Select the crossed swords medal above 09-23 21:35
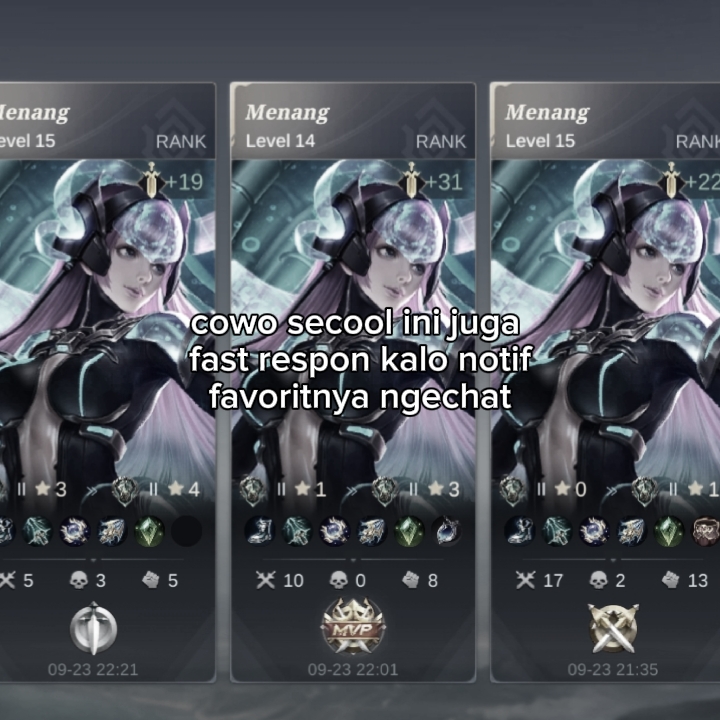The height and width of the screenshot is (720, 720). [x=613, y=628]
